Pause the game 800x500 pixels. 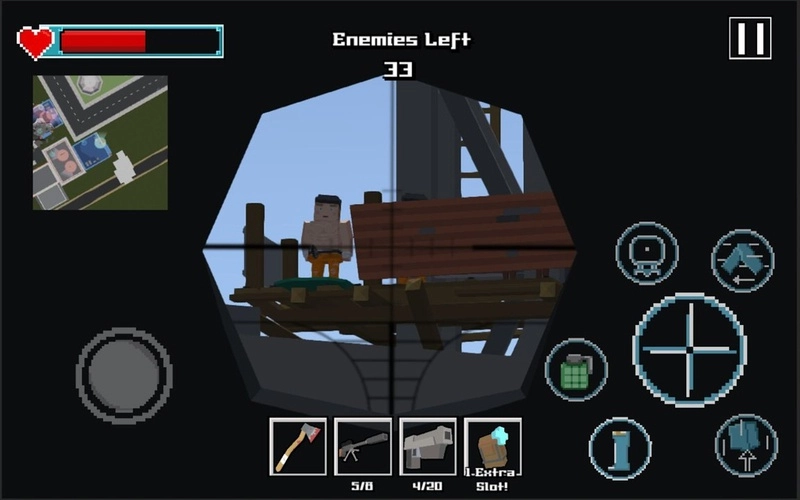pyautogui.click(x=749, y=39)
